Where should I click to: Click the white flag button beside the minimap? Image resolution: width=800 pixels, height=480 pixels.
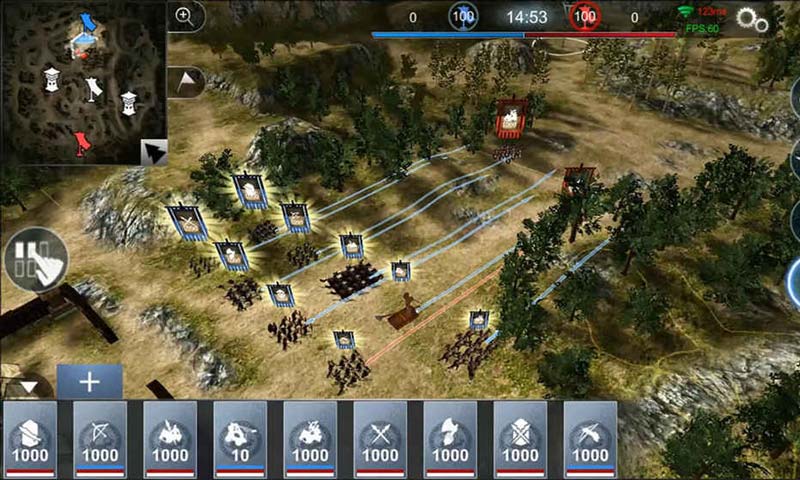click(x=187, y=81)
